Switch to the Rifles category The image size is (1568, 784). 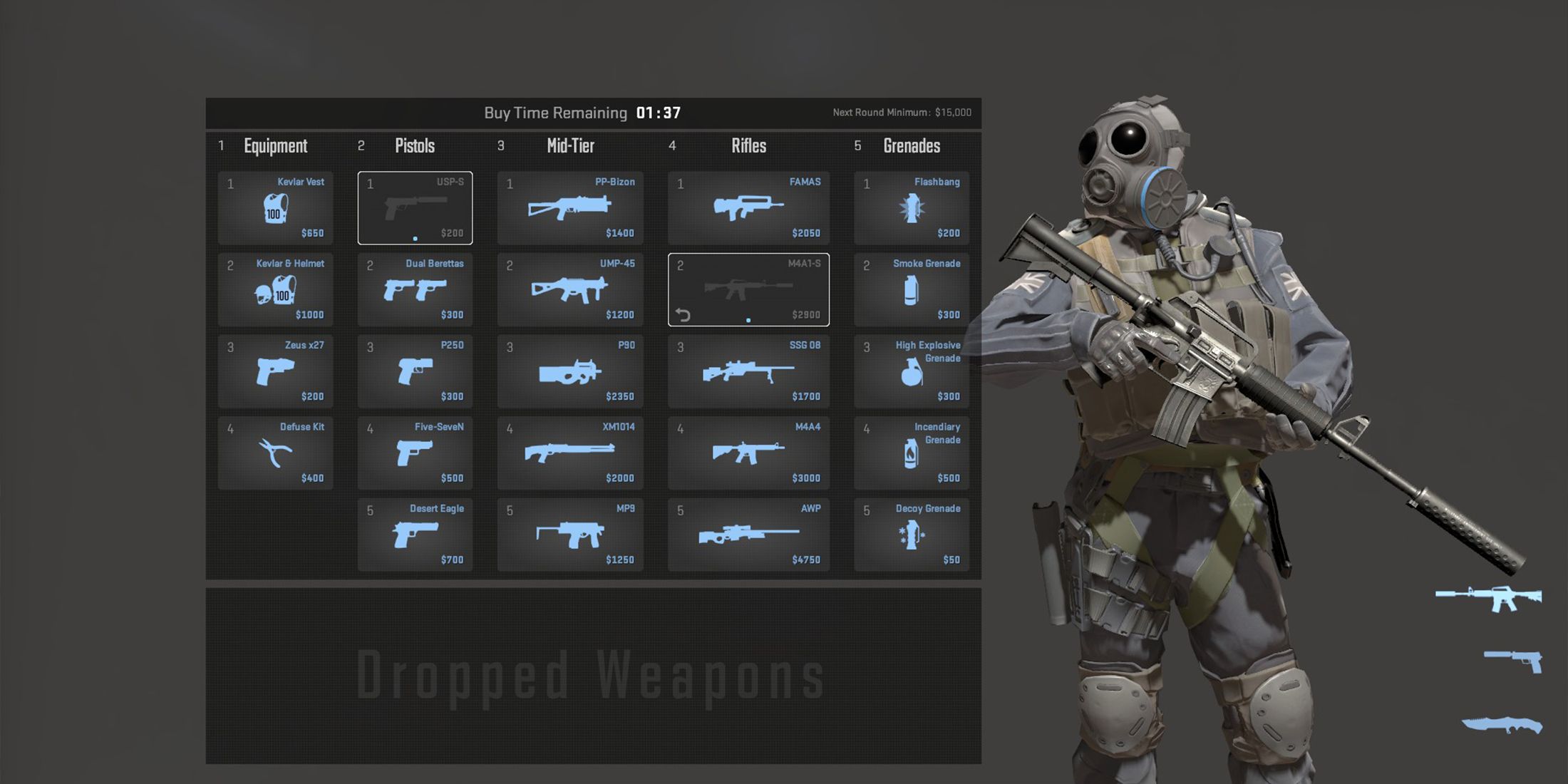point(748,146)
